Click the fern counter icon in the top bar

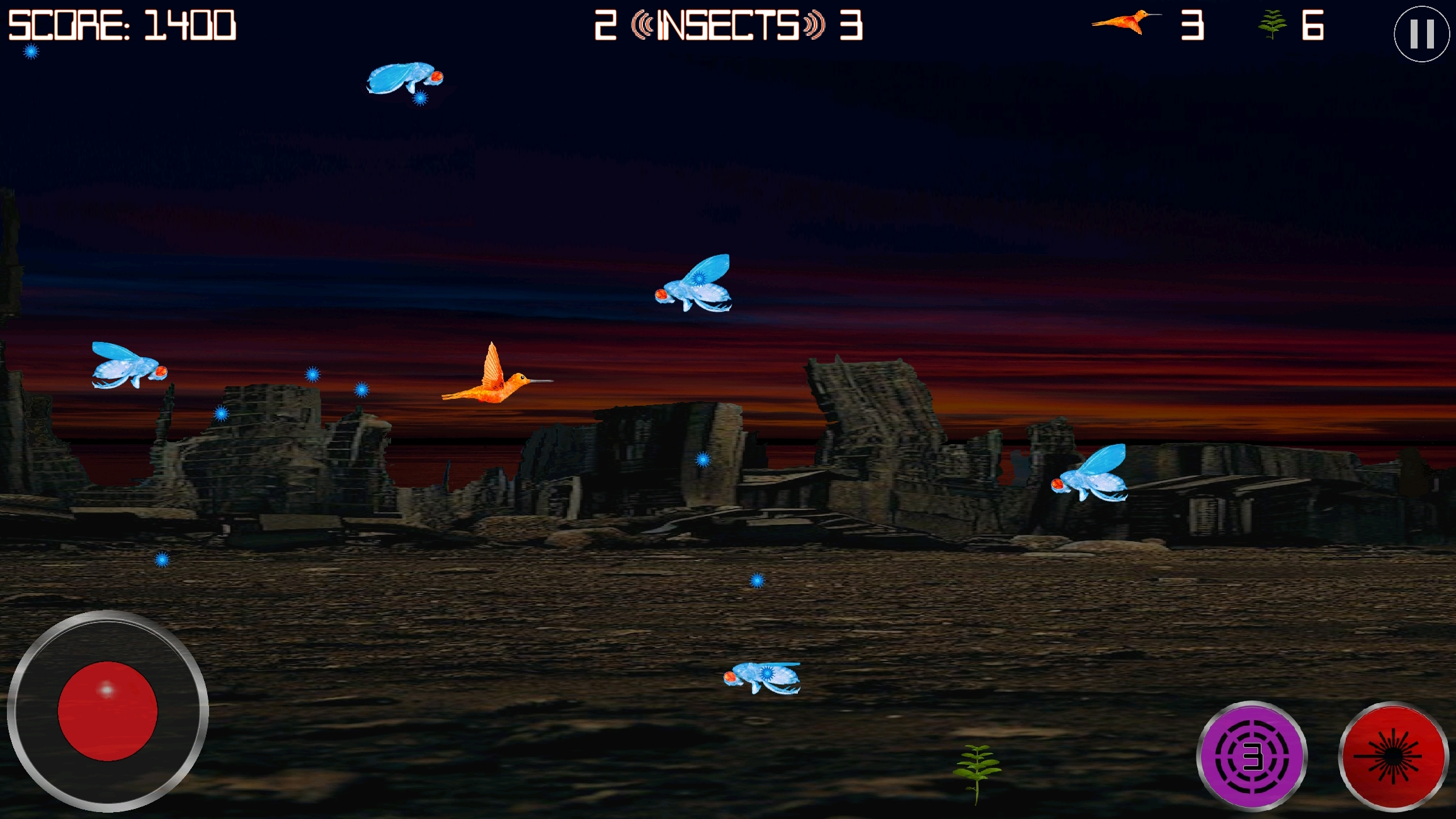(1273, 25)
